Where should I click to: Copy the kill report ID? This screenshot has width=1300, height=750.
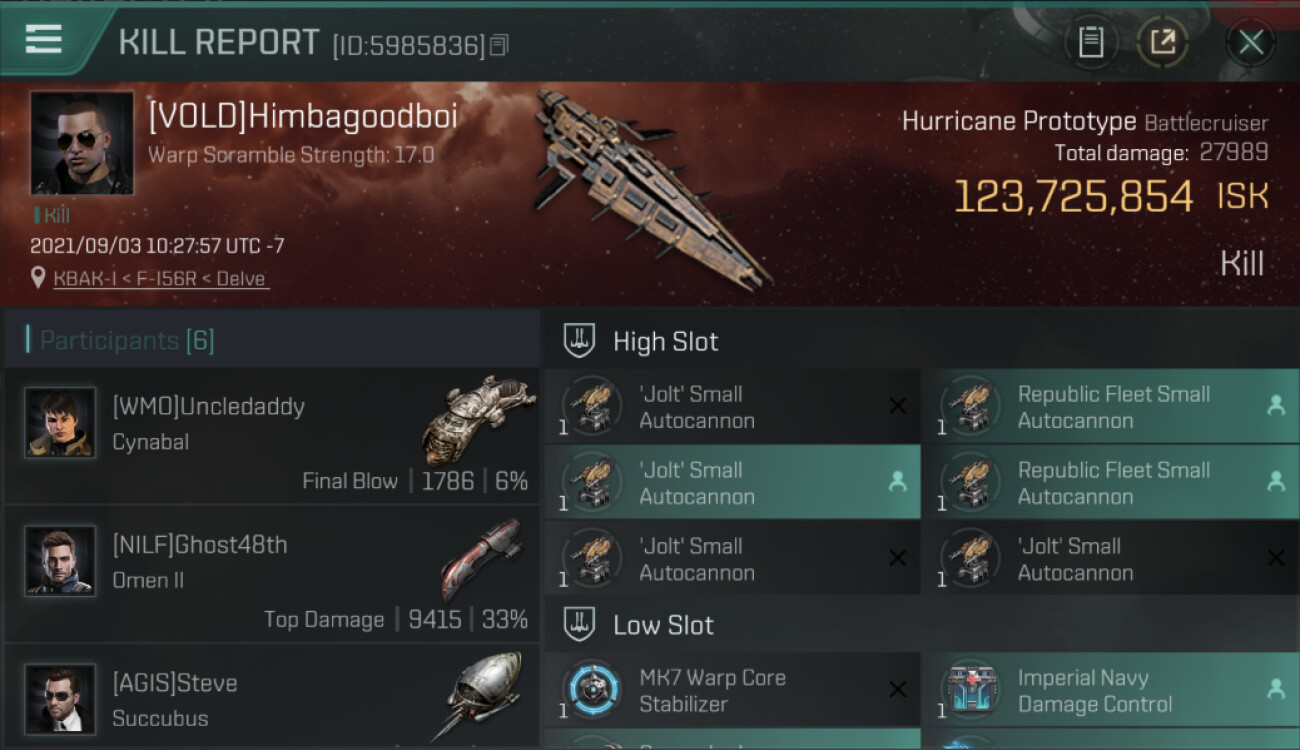[x=499, y=45]
